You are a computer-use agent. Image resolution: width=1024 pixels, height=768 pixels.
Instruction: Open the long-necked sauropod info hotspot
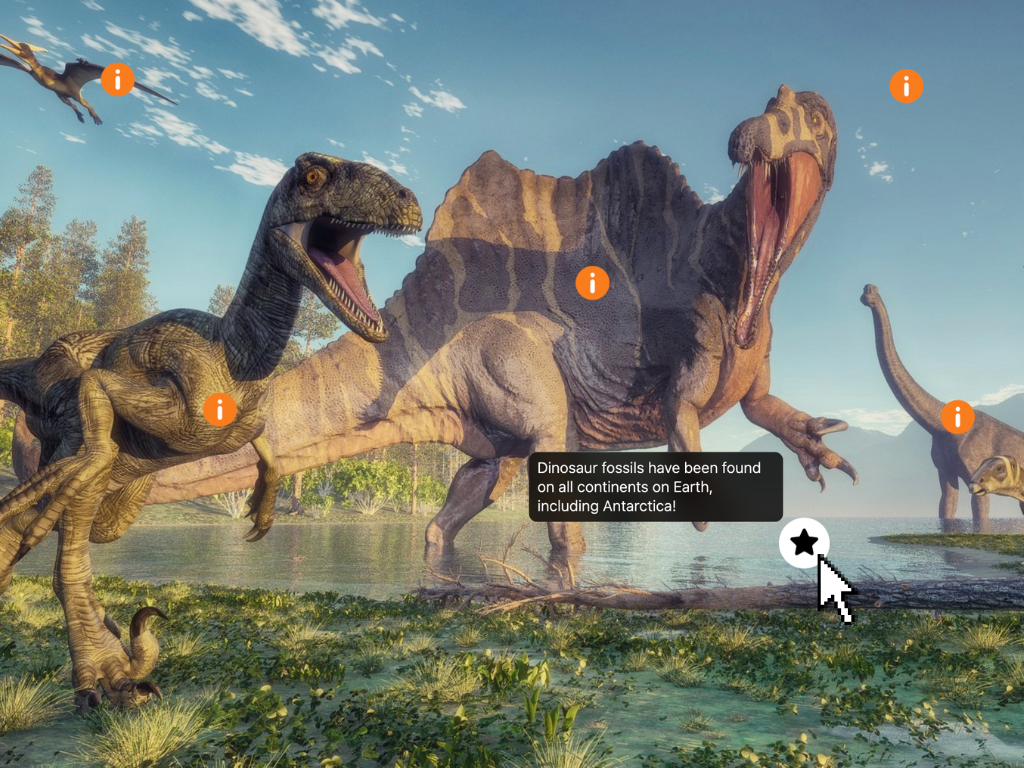click(957, 417)
